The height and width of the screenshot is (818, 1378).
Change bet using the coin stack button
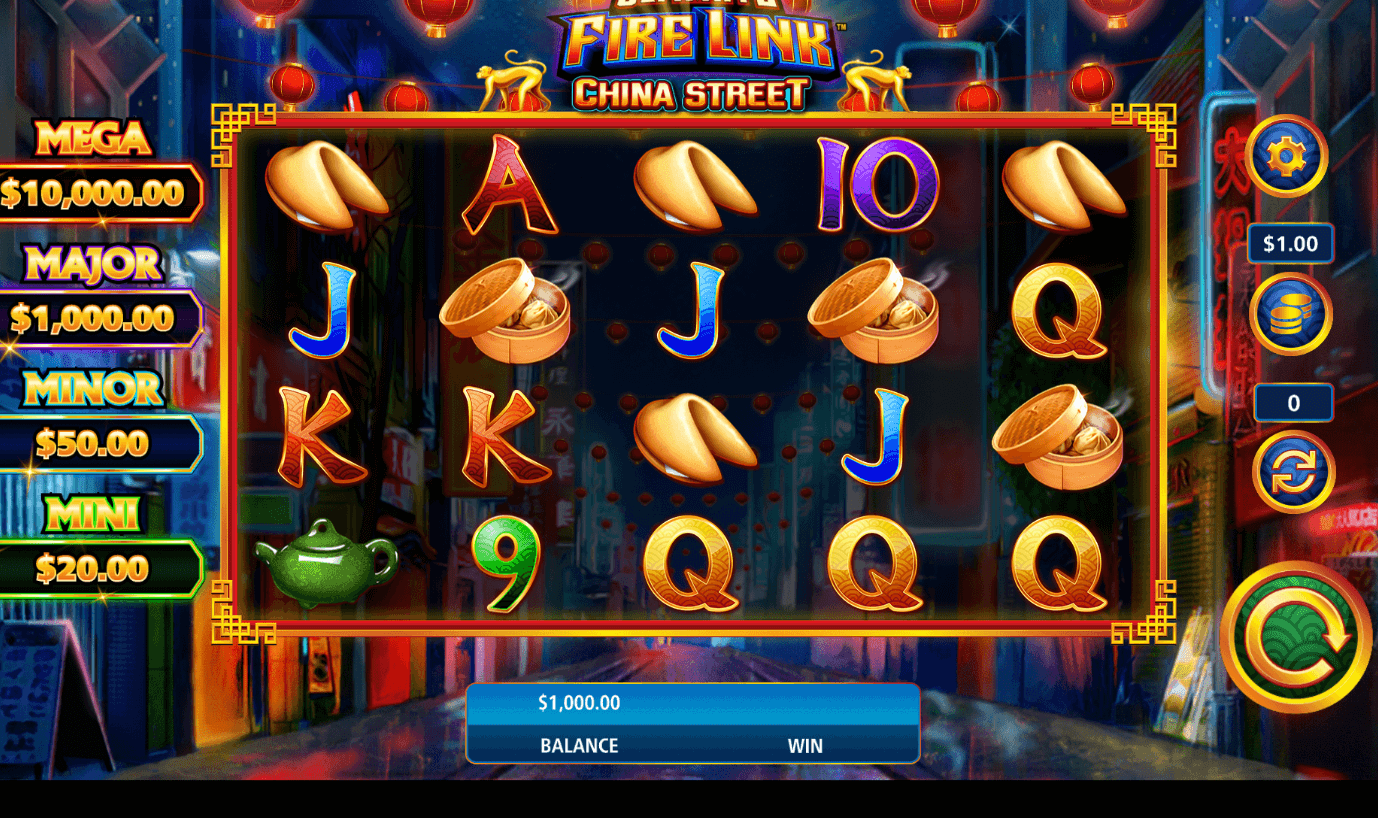coord(1290,314)
